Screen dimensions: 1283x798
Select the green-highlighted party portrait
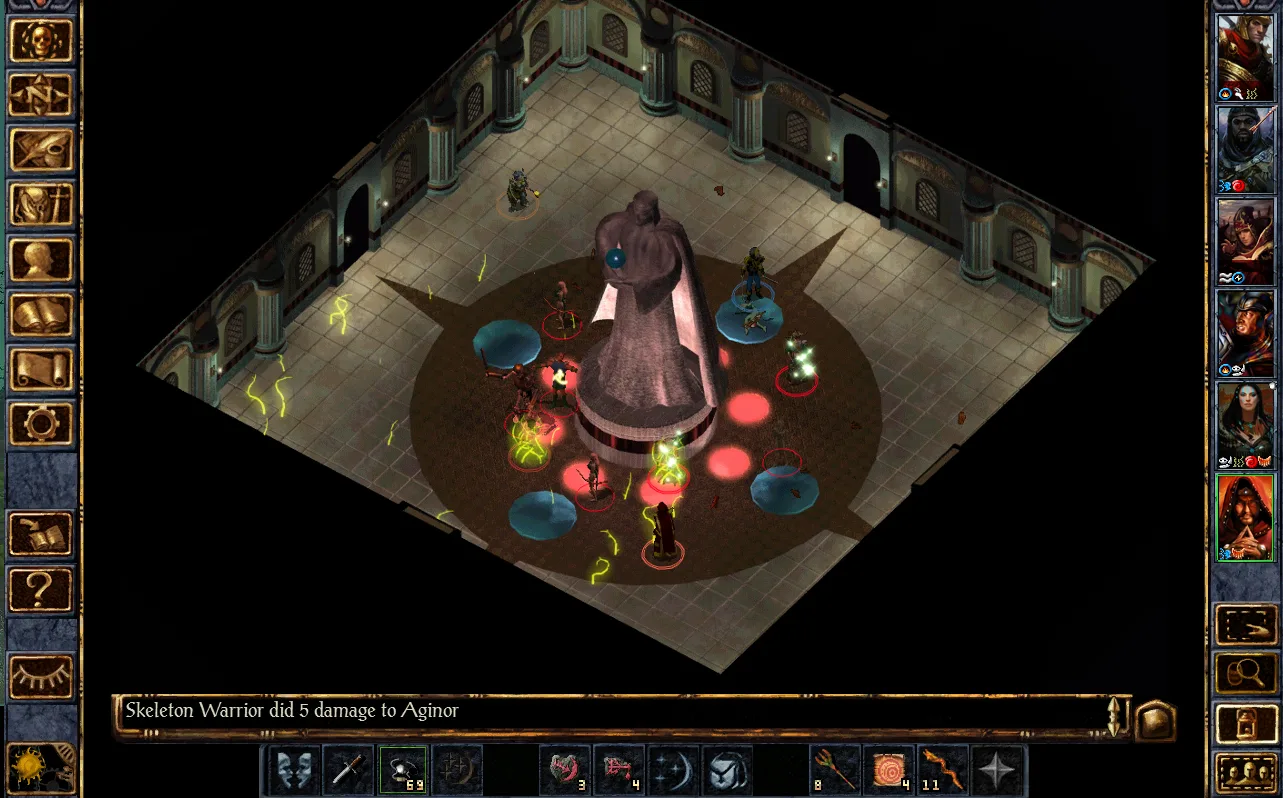coord(1244,518)
